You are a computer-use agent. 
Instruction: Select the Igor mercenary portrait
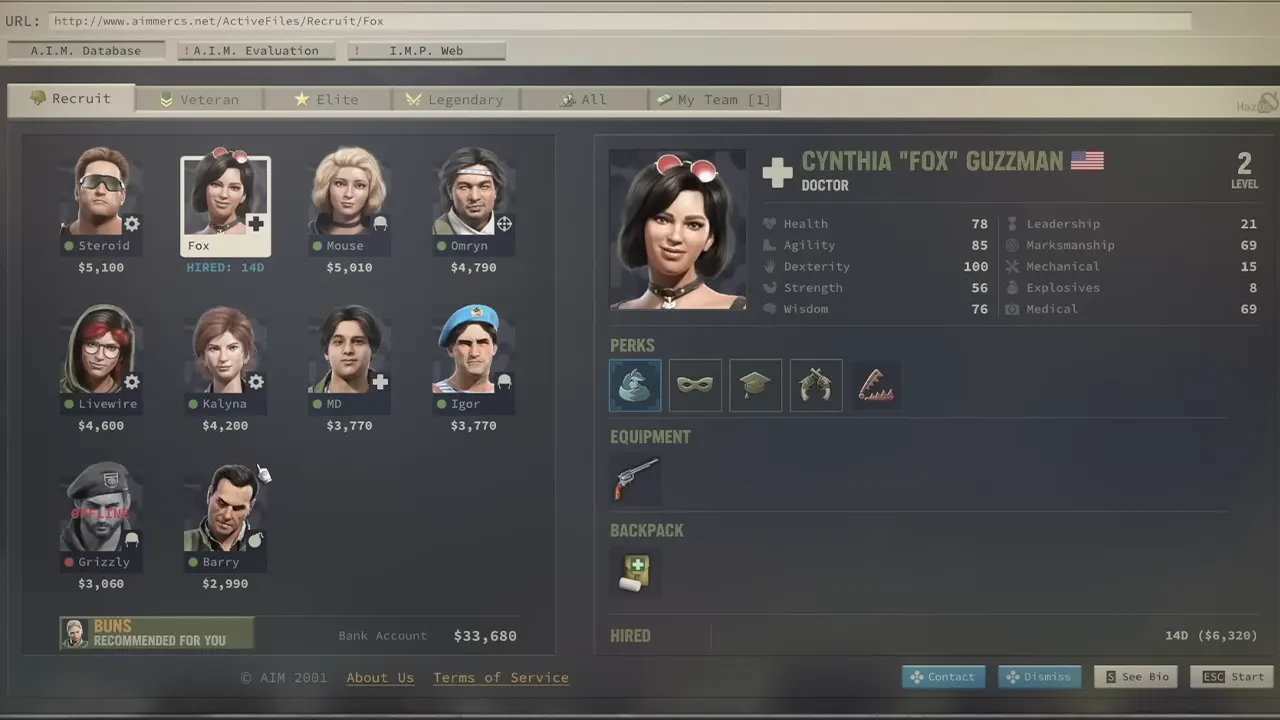[473, 351]
